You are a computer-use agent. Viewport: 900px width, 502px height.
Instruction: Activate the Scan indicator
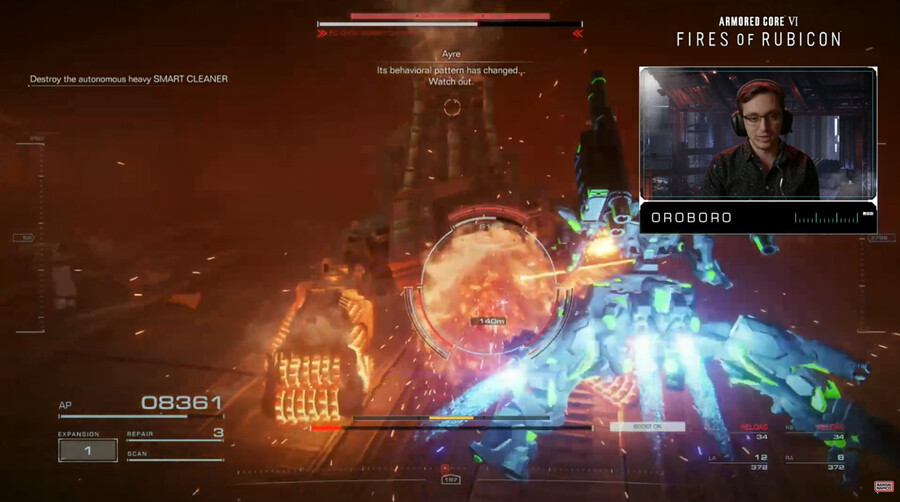(174, 456)
